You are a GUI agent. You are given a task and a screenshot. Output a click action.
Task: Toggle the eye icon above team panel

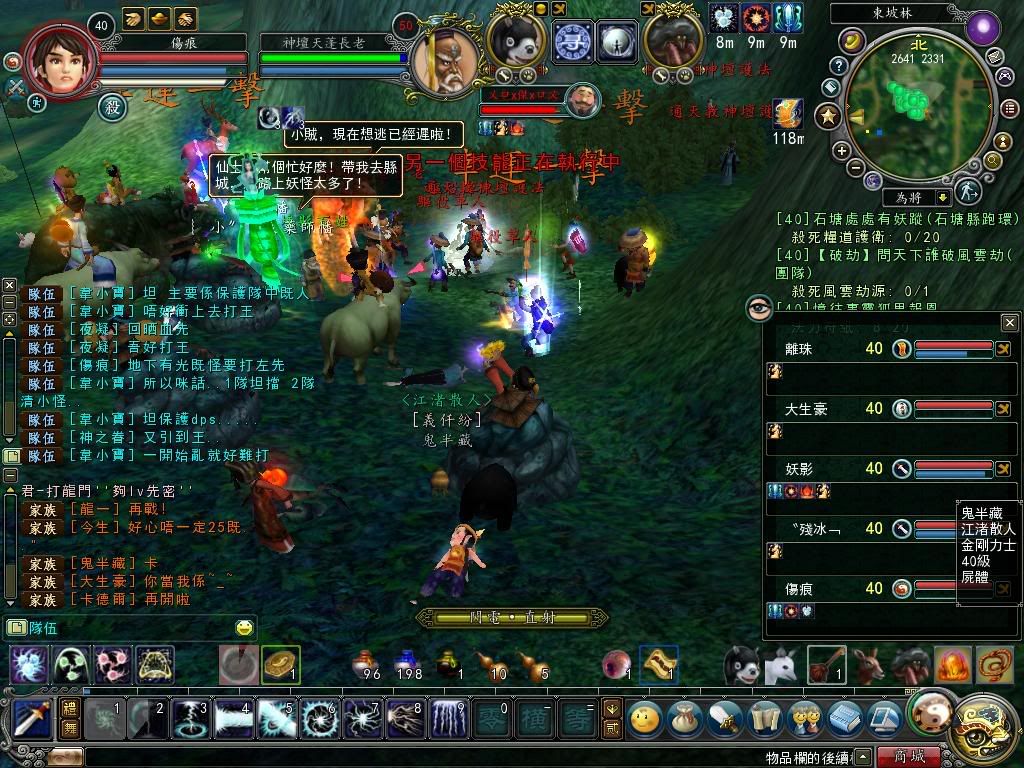[x=759, y=308]
